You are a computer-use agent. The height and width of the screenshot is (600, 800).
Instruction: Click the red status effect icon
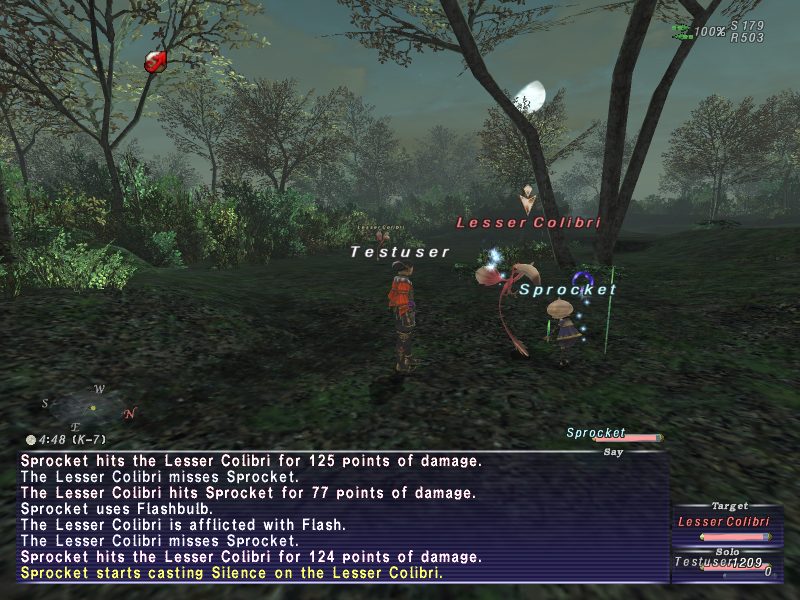point(156,61)
